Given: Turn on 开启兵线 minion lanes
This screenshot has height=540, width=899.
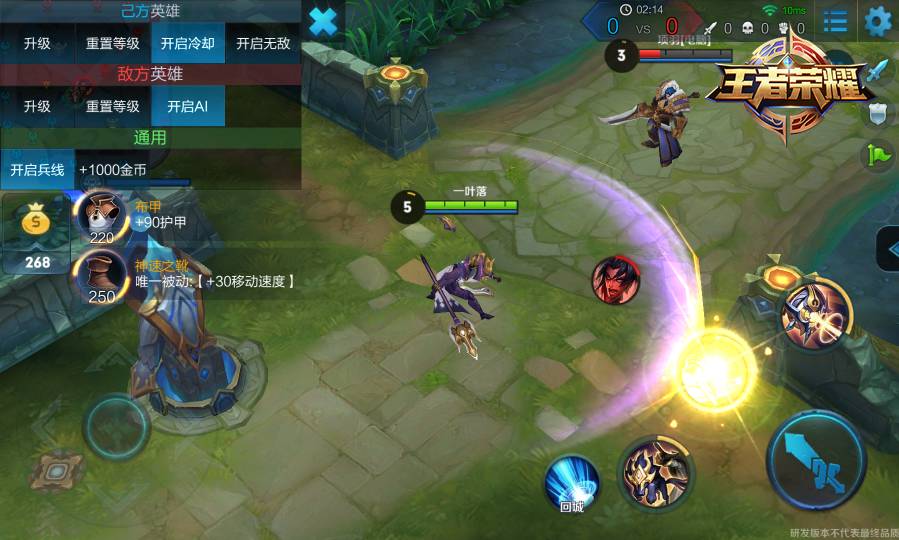Looking at the screenshot, I should click(37, 170).
